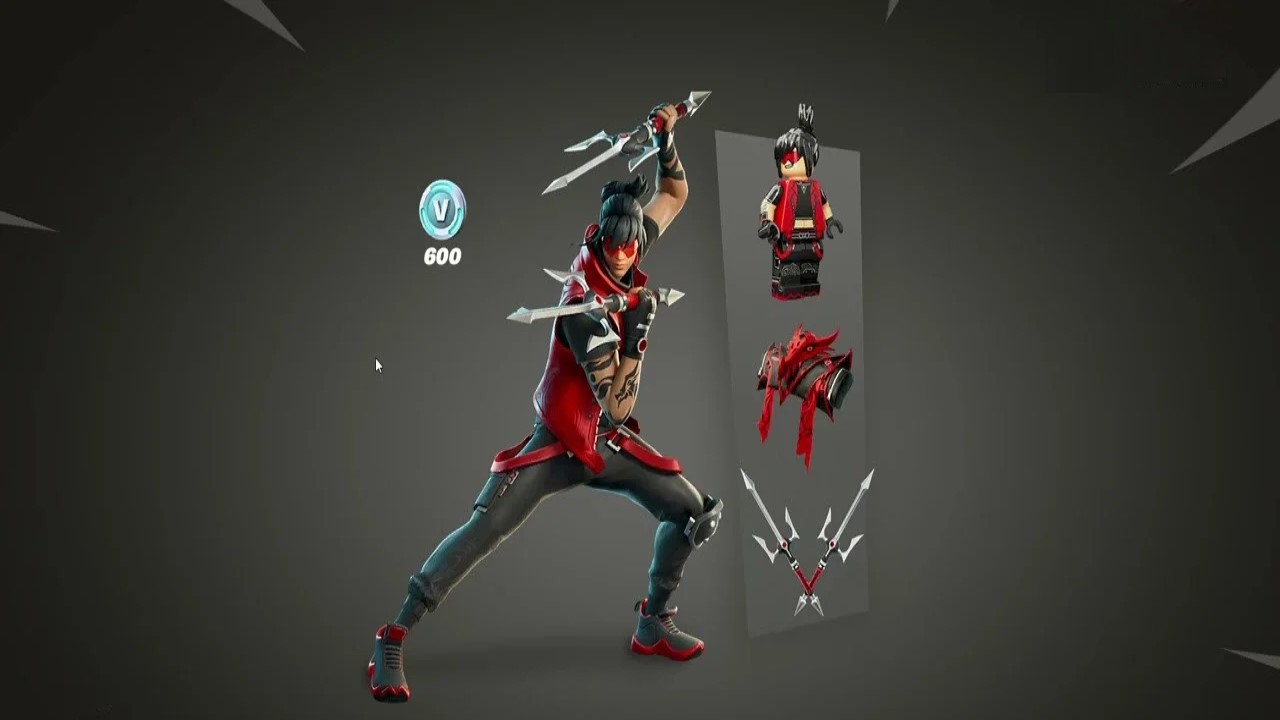Open the crossed dual blades pickaxe preview
The height and width of the screenshot is (720, 1280).
click(805, 545)
